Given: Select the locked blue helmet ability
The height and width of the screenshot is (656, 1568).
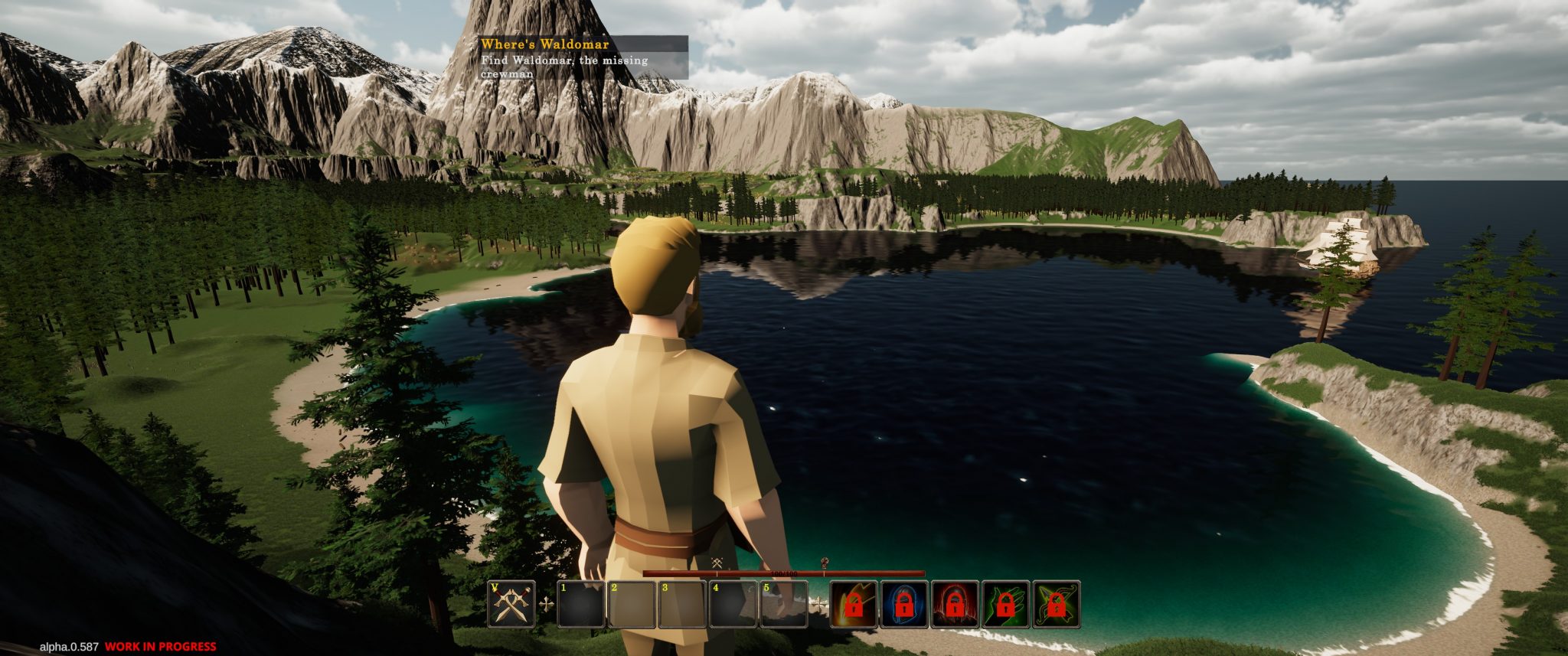Looking at the screenshot, I should click(904, 604).
